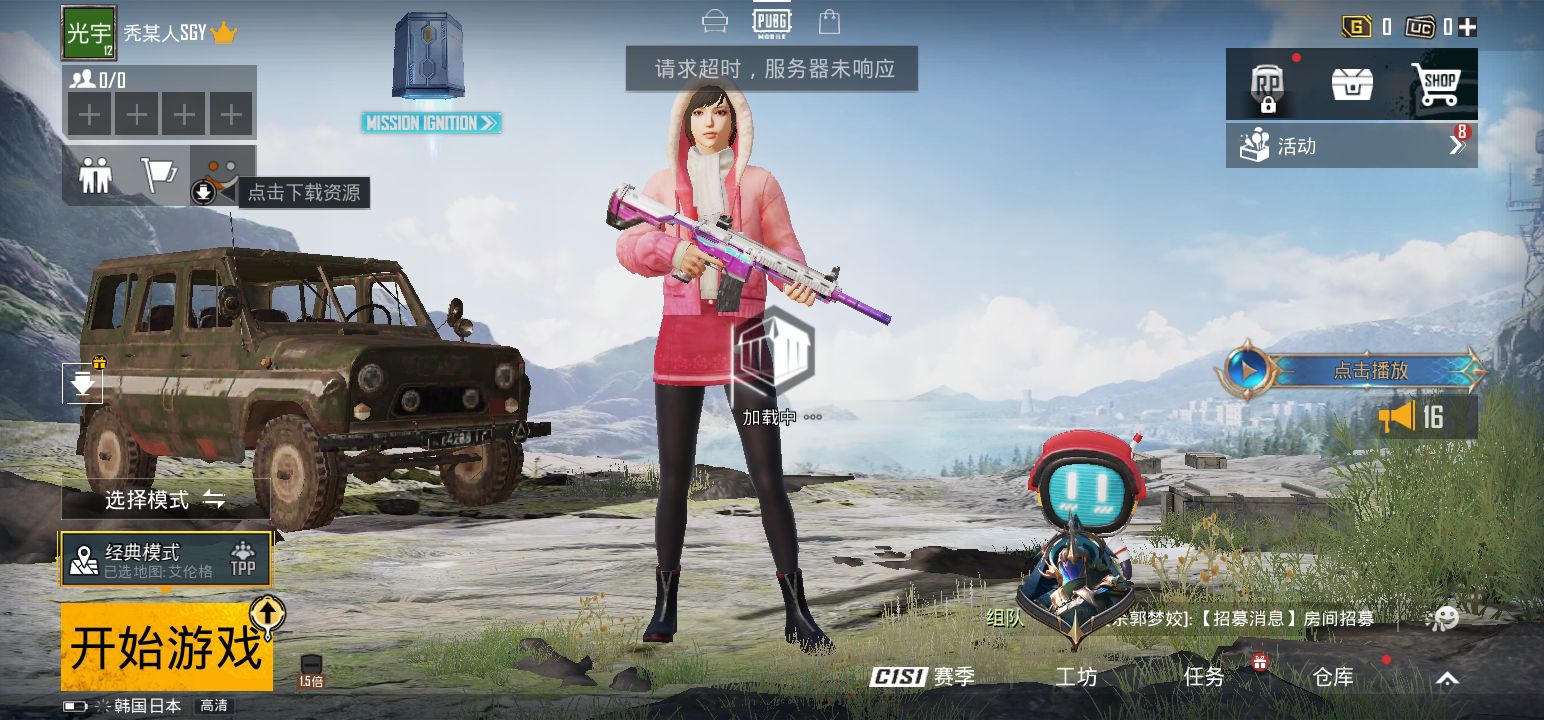Image resolution: width=1544 pixels, height=720 pixels.
Task: Open the locked Royale Pass RP icon
Action: 1267,86
